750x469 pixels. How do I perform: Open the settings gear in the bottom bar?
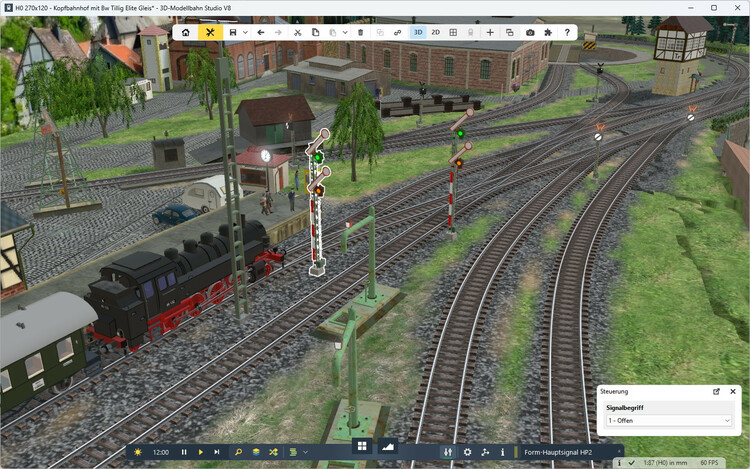pos(467,452)
